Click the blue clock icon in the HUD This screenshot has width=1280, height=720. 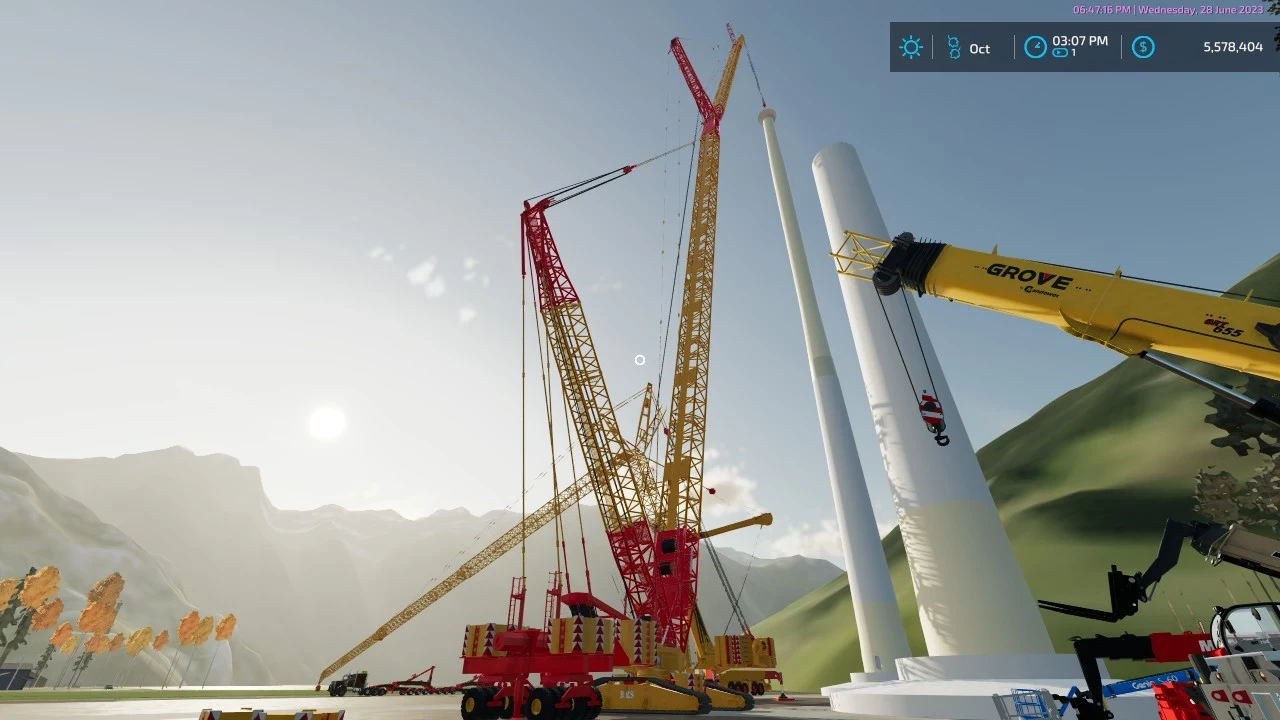pos(1035,47)
